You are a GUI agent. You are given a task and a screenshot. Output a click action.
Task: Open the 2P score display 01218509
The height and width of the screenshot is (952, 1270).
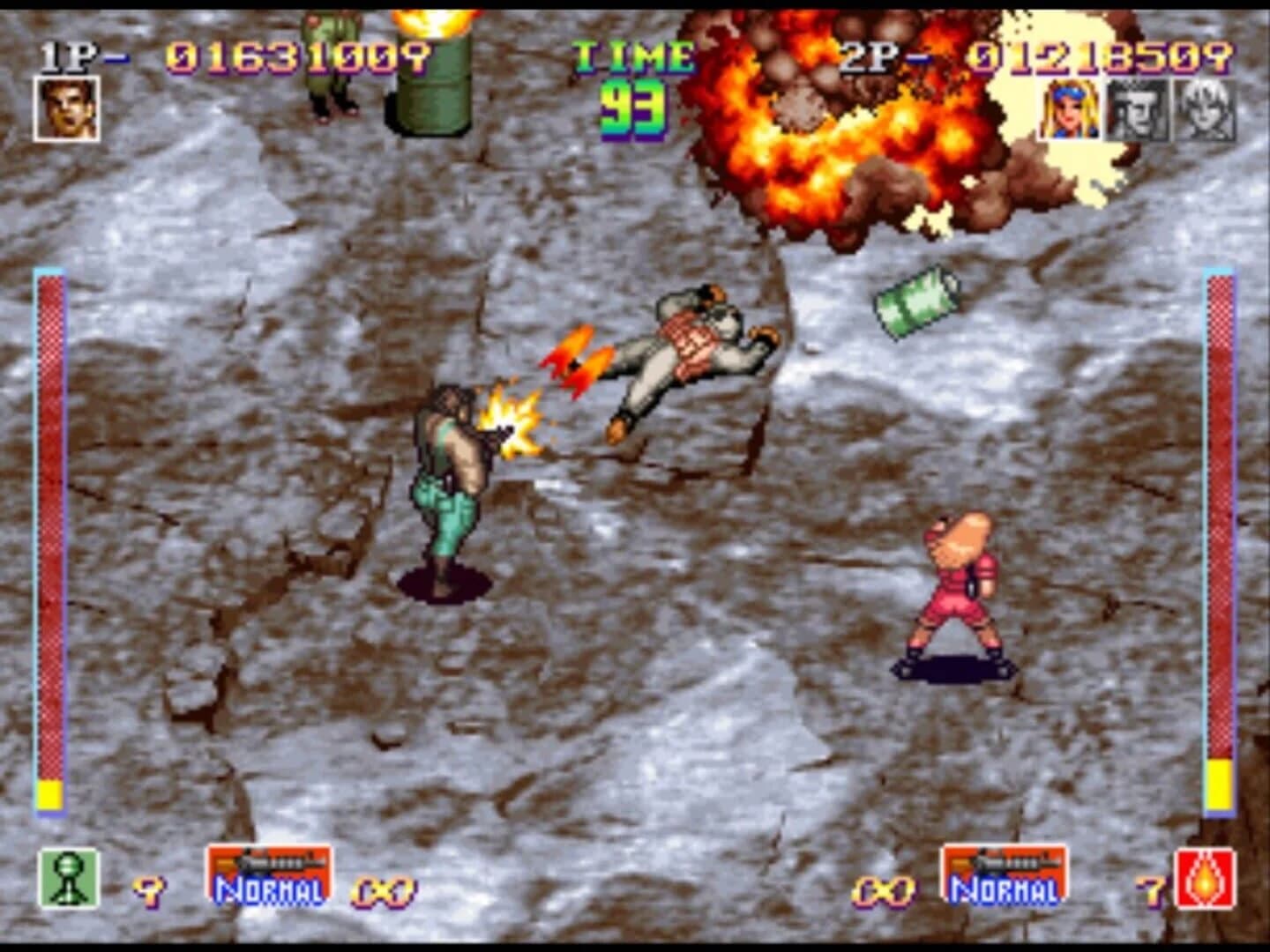tap(1101, 56)
